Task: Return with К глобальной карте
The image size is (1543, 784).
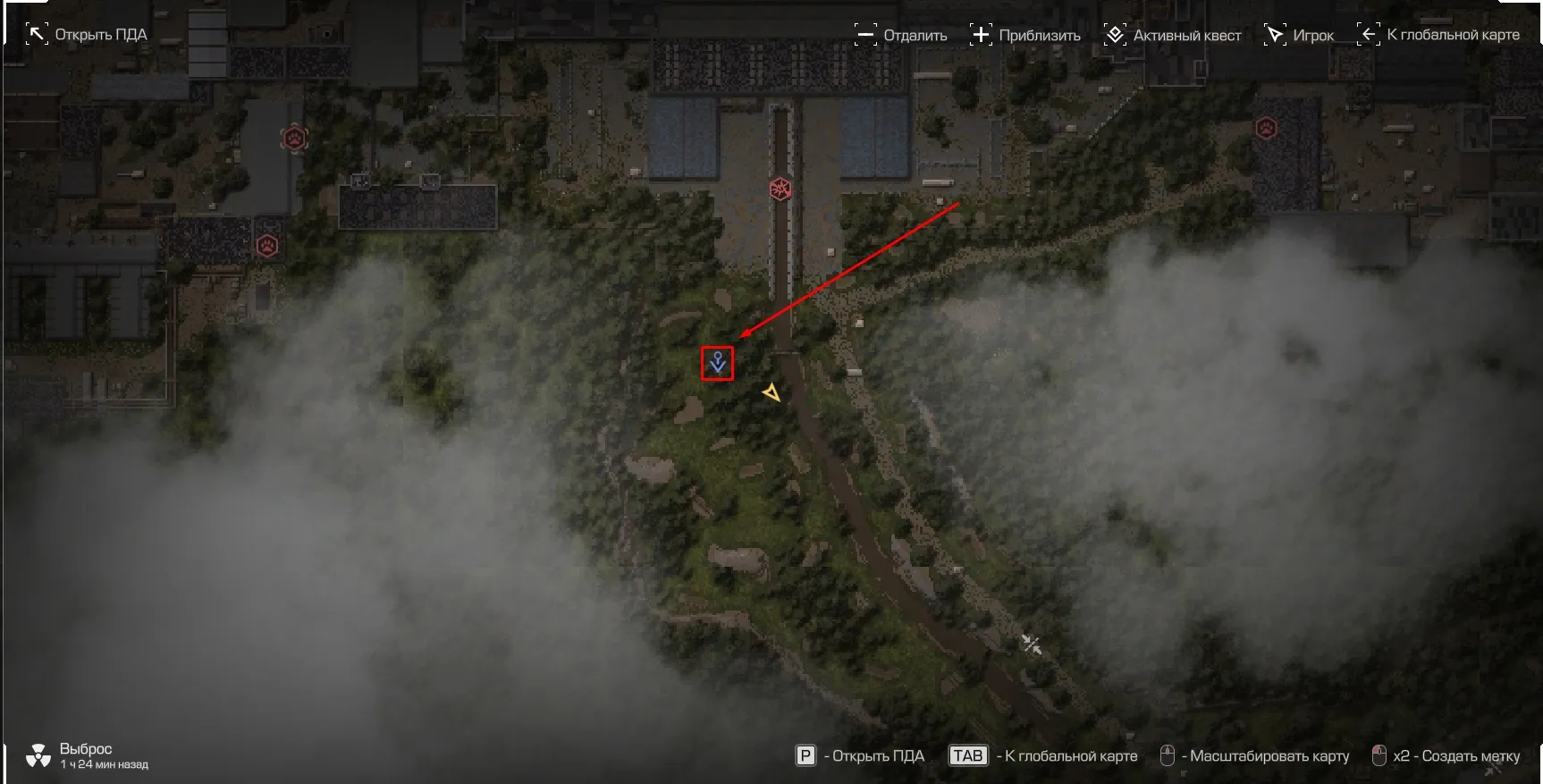Action: [1438, 35]
